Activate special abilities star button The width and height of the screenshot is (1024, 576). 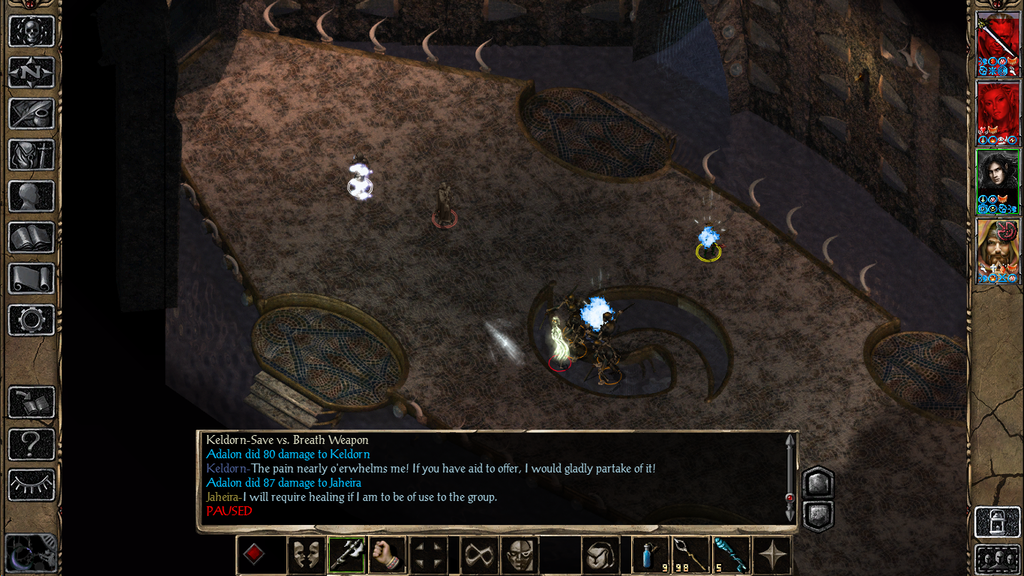(773, 555)
